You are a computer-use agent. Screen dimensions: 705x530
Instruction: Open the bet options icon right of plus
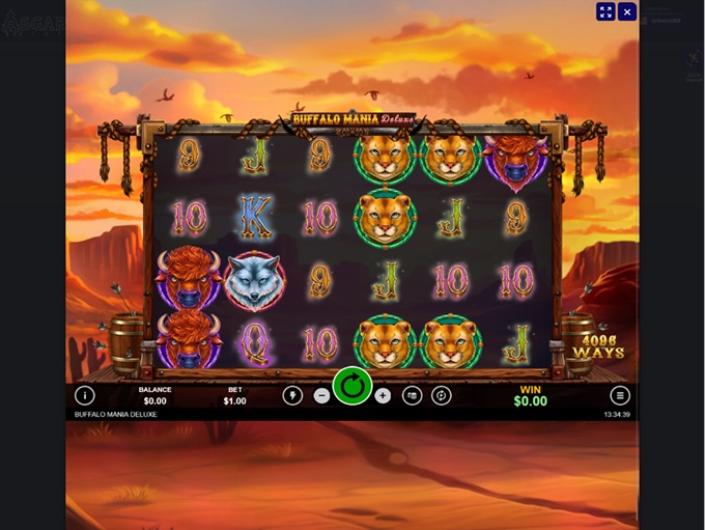click(412, 395)
